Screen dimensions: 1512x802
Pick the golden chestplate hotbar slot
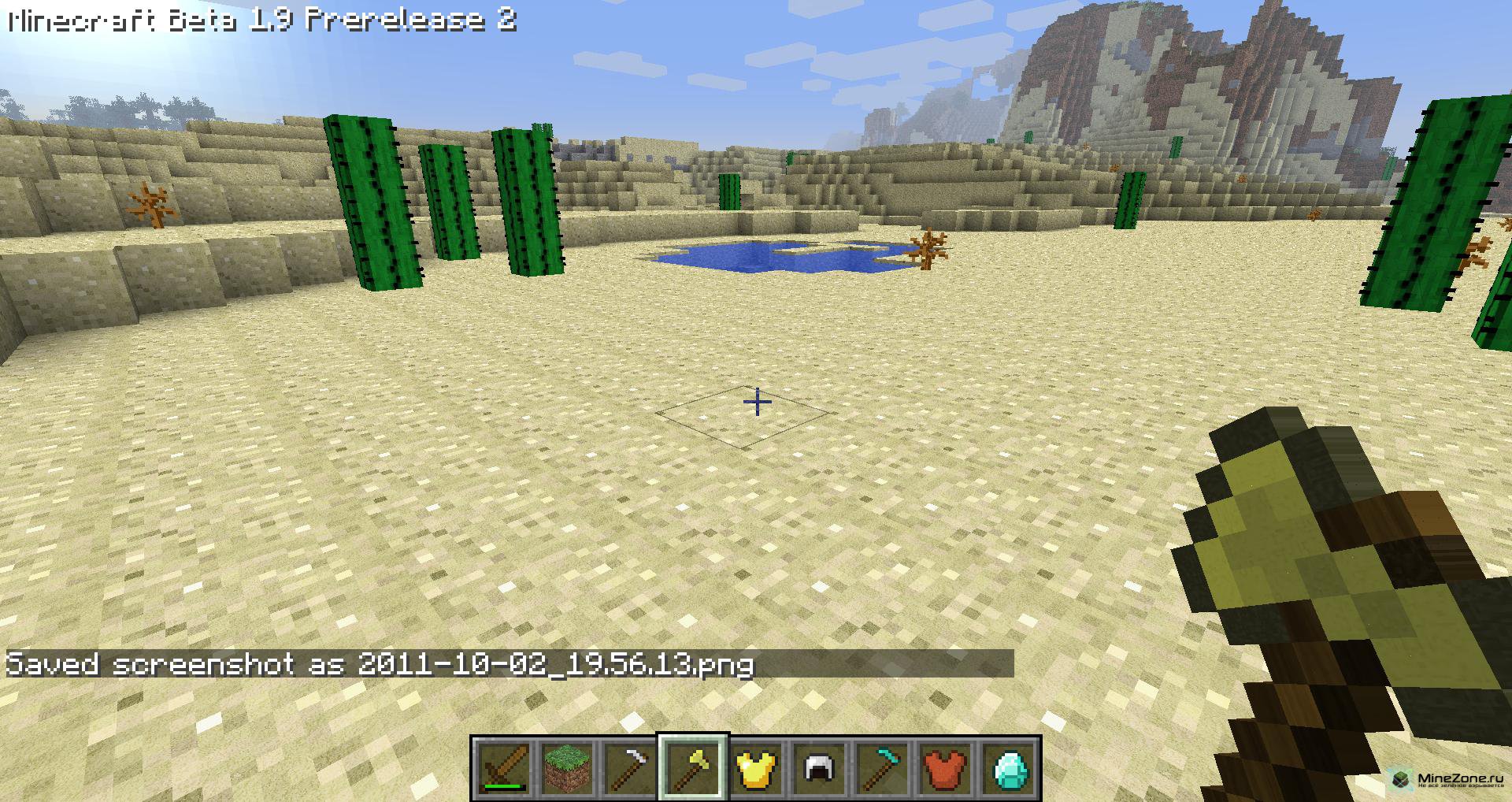pos(756,767)
